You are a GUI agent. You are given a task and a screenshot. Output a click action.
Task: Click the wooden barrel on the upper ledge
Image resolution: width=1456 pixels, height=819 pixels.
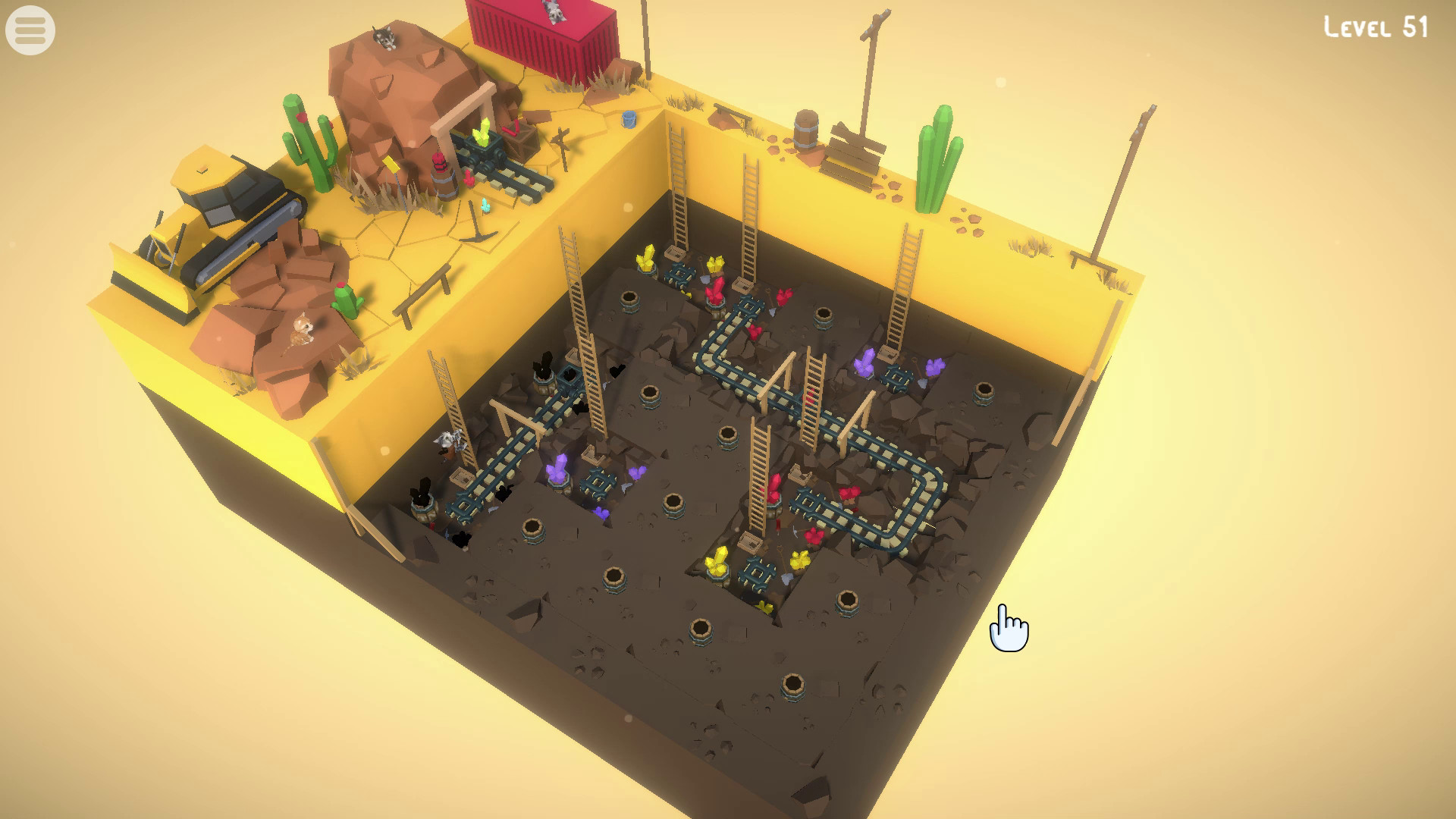(806, 130)
